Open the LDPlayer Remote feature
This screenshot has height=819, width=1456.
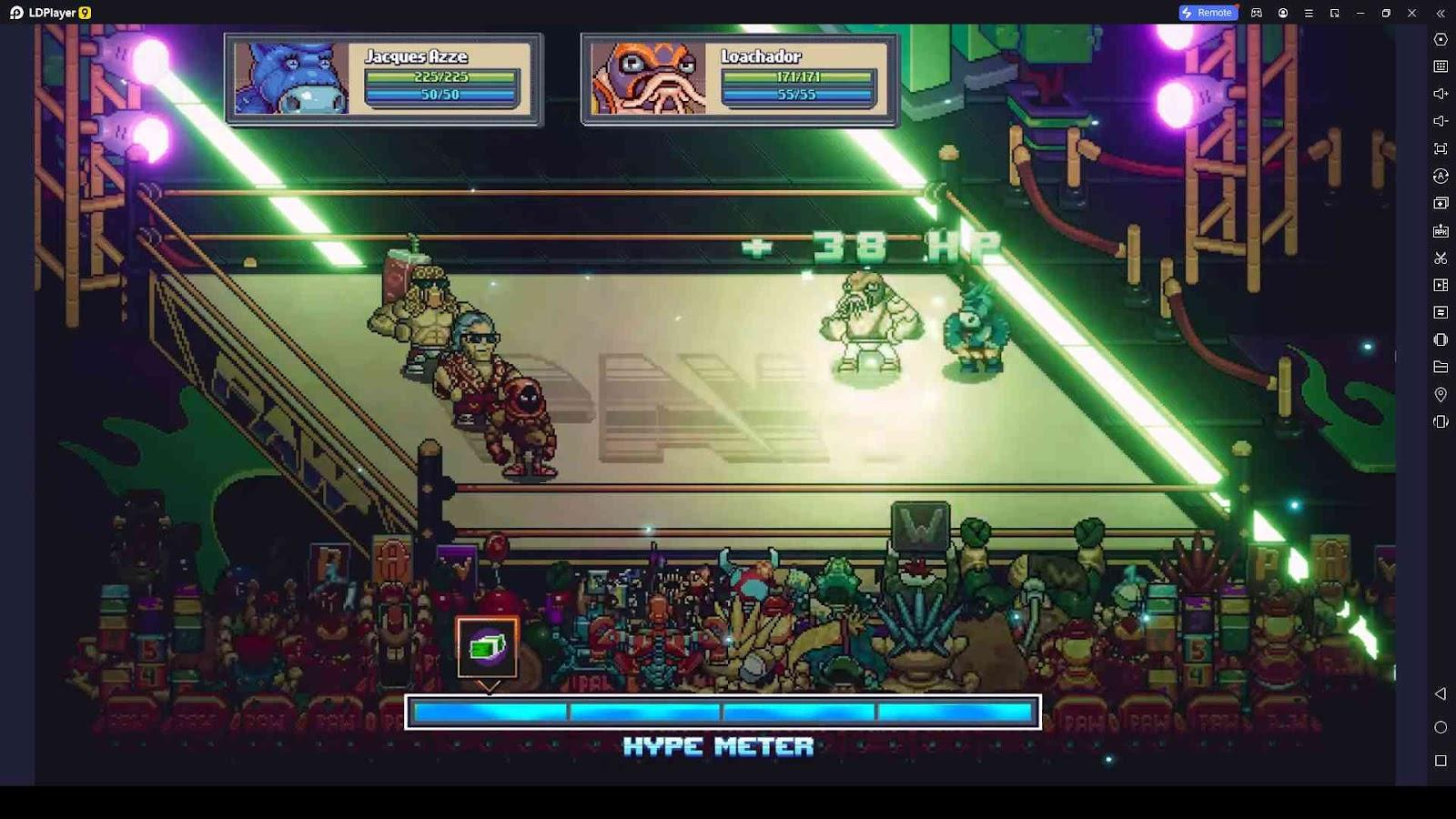point(1207,13)
